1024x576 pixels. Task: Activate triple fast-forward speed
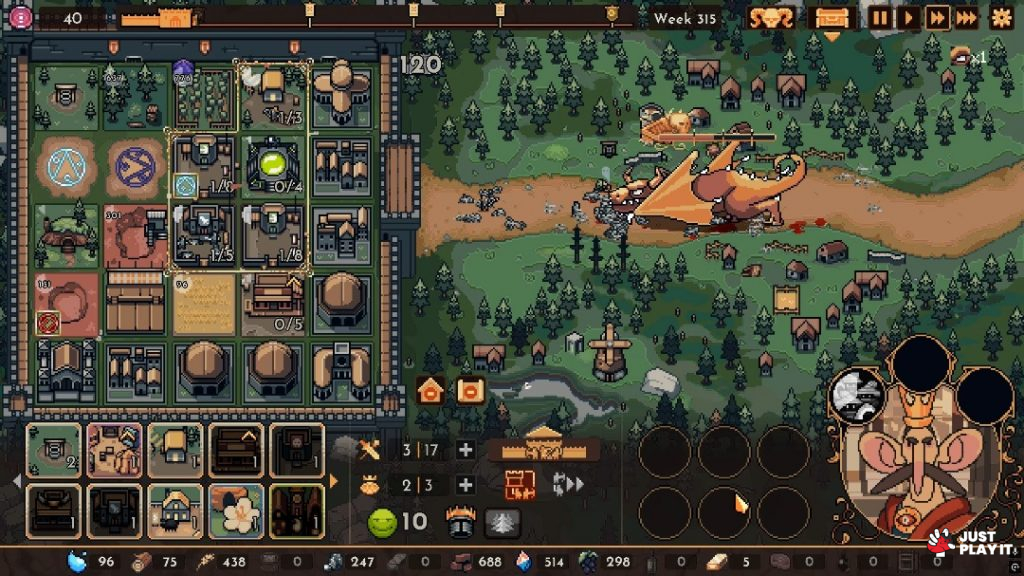coord(966,17)
